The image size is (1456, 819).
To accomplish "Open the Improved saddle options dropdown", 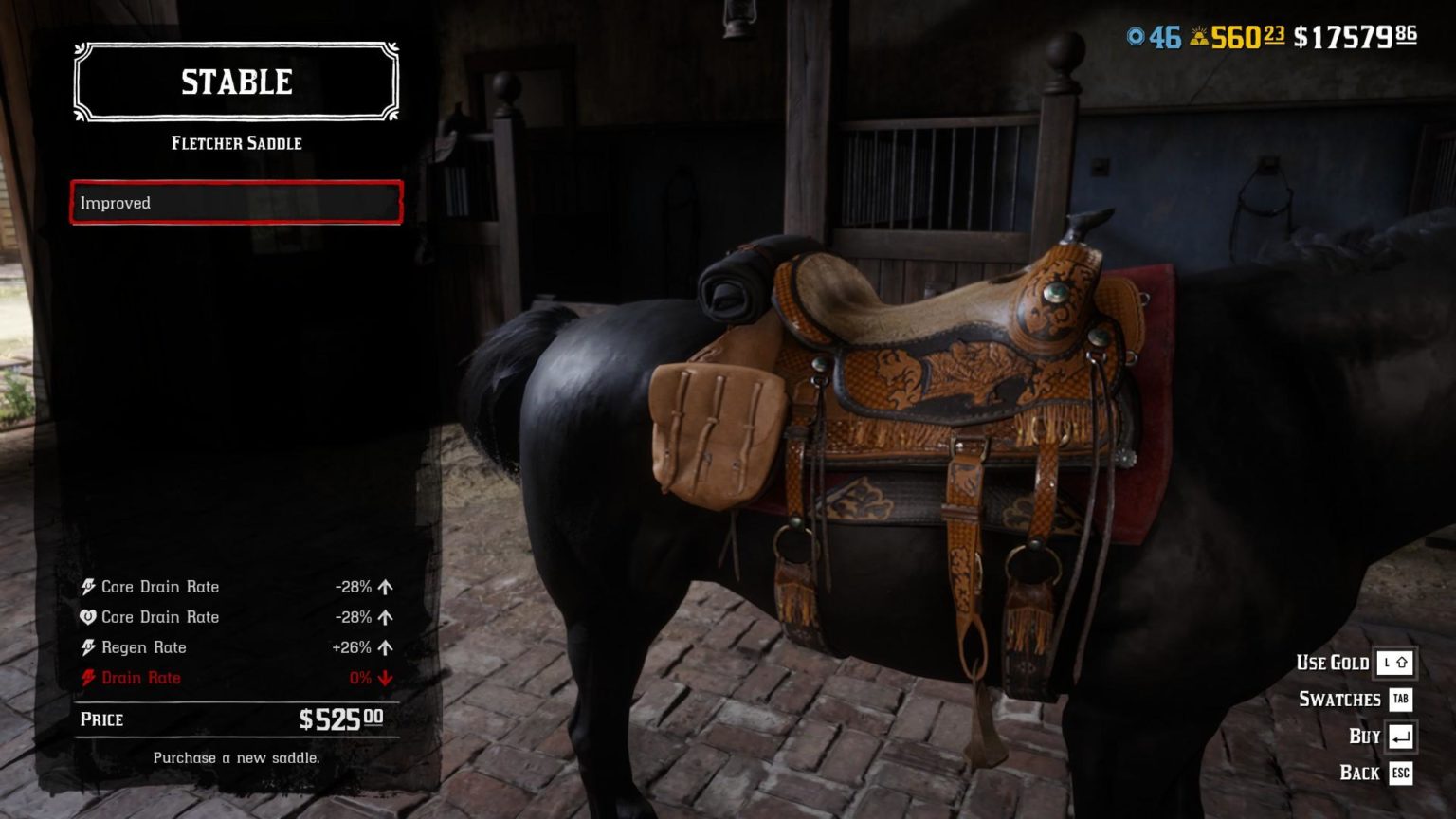I will coord(235,202).
